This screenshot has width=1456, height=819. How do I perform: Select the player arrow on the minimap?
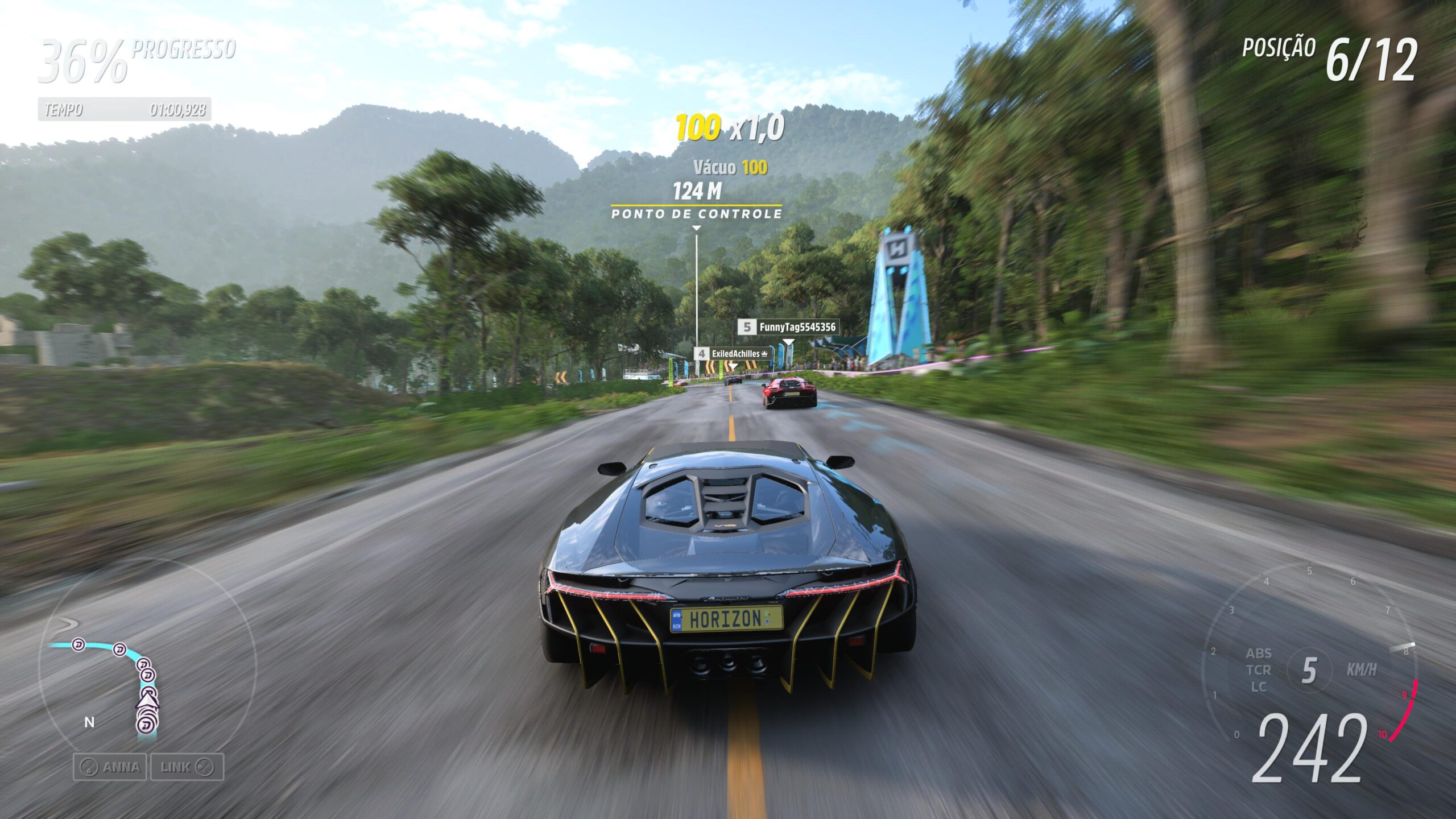click(148, 703)
